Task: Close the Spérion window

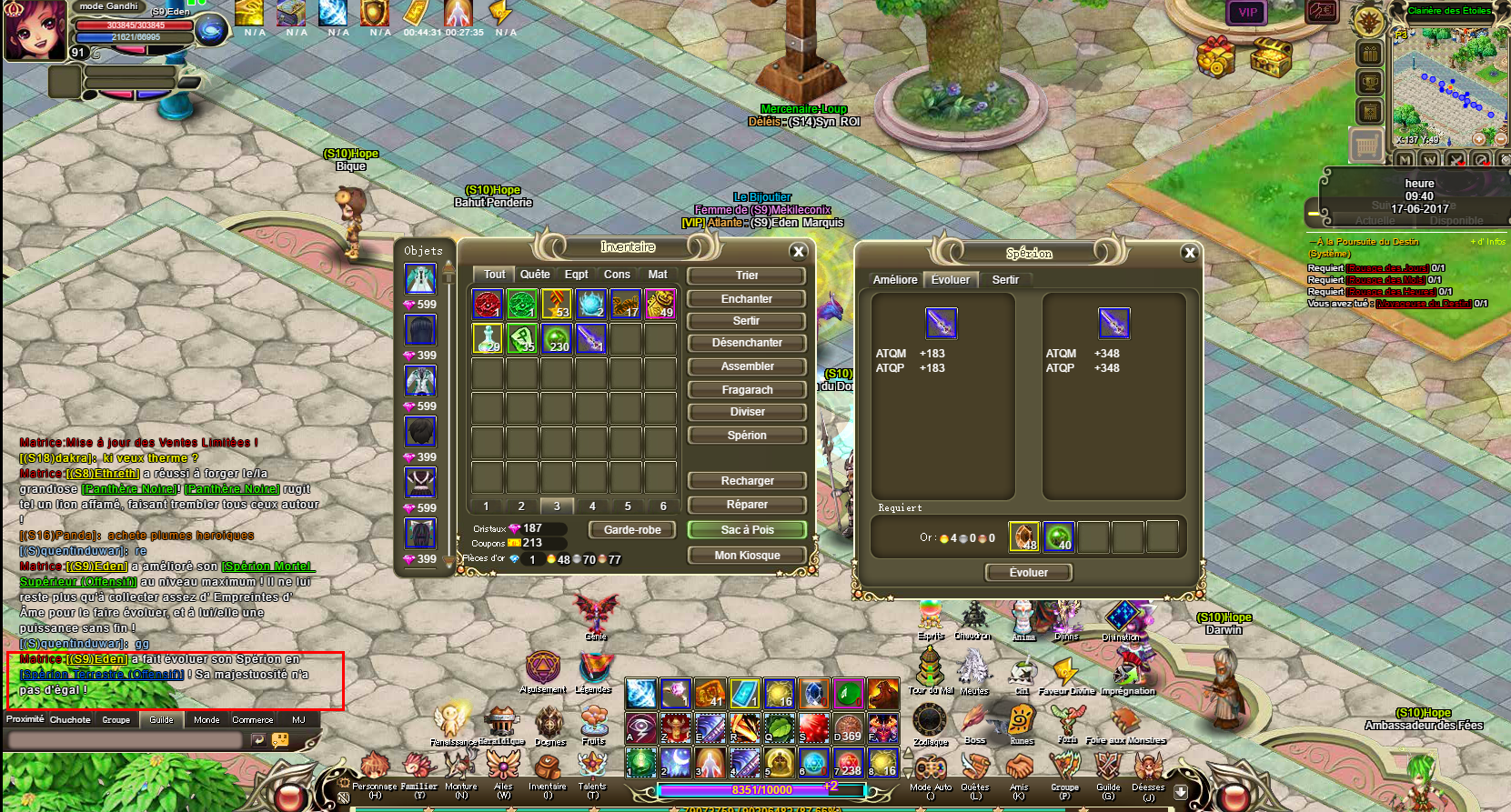Action: (x=1189, y=253)
